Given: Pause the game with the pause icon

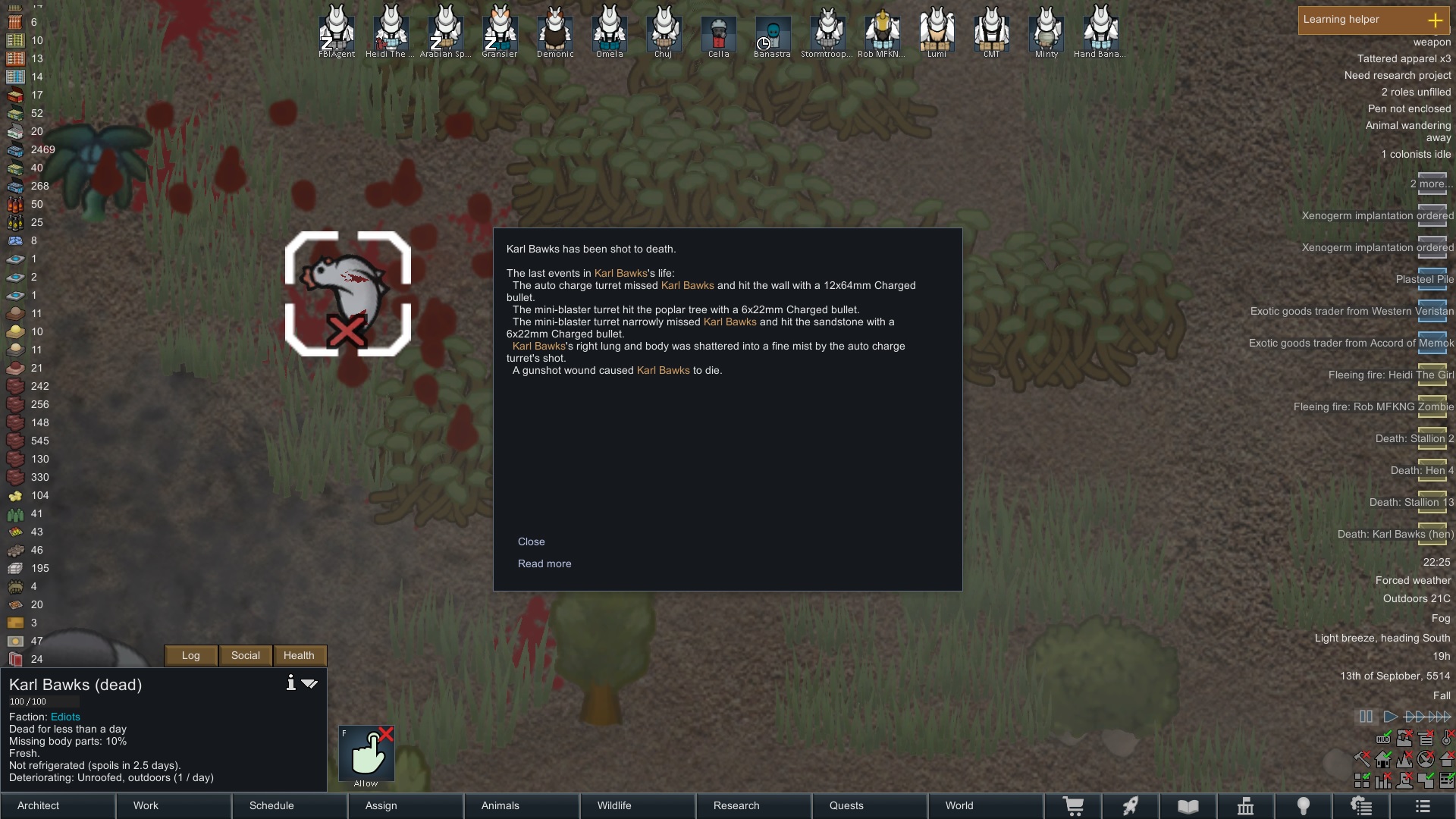Looking at the screenshot, I should tap(1365, 716).
